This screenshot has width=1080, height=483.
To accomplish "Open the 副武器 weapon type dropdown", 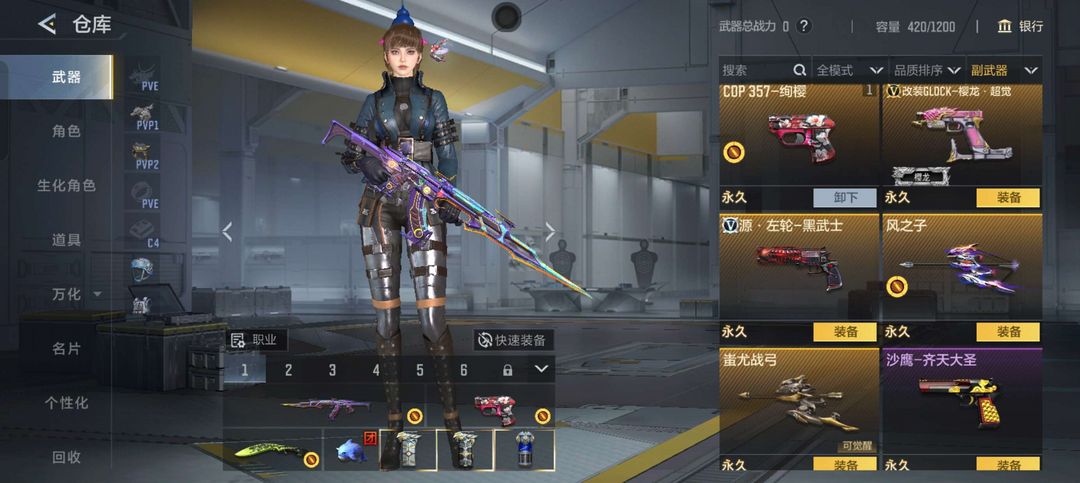I will (1004, 70).
